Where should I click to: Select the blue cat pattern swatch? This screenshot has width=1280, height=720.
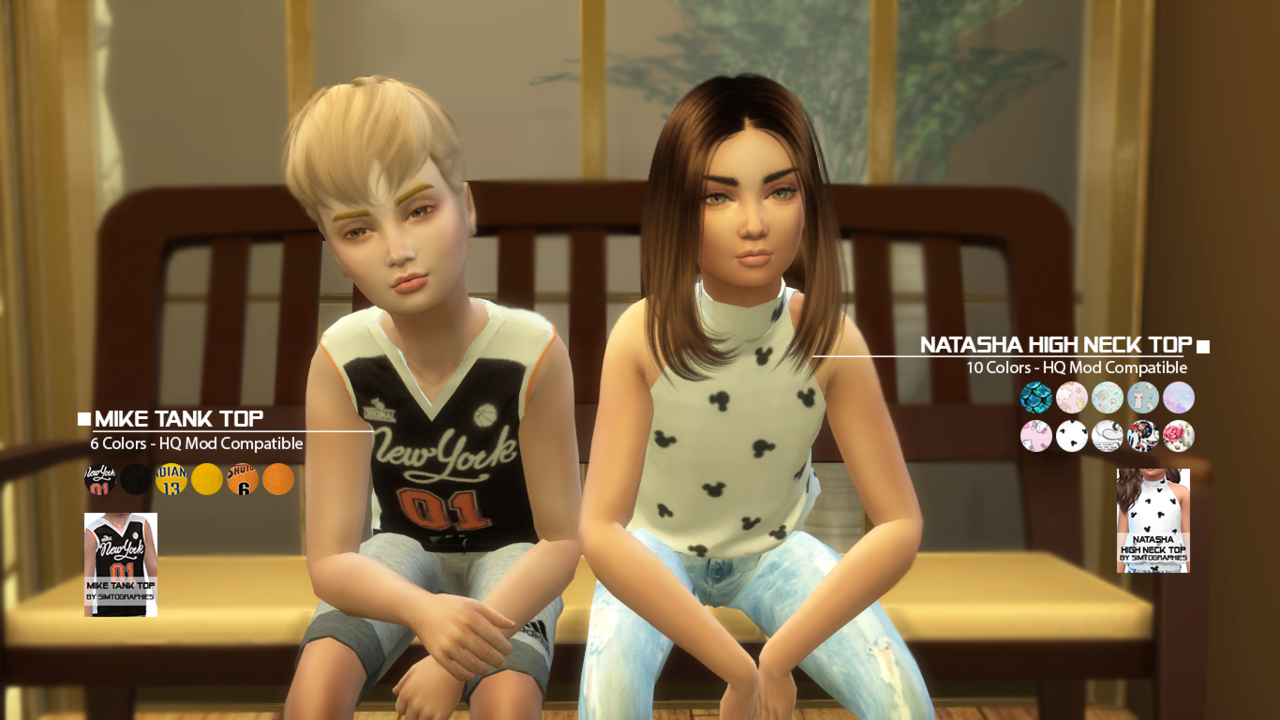1143,398
